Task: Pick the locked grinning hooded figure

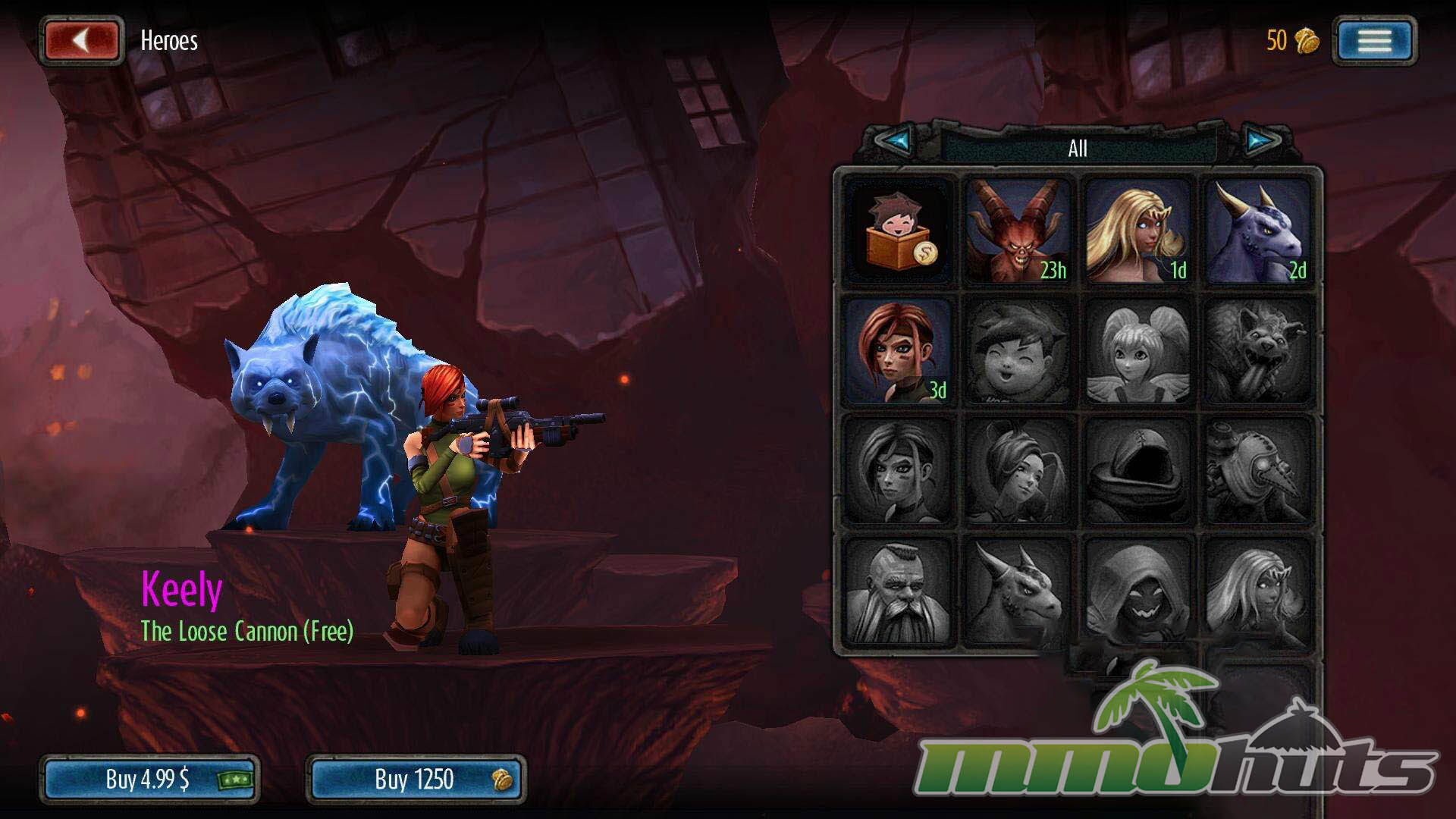Action: click(1137, 591)
